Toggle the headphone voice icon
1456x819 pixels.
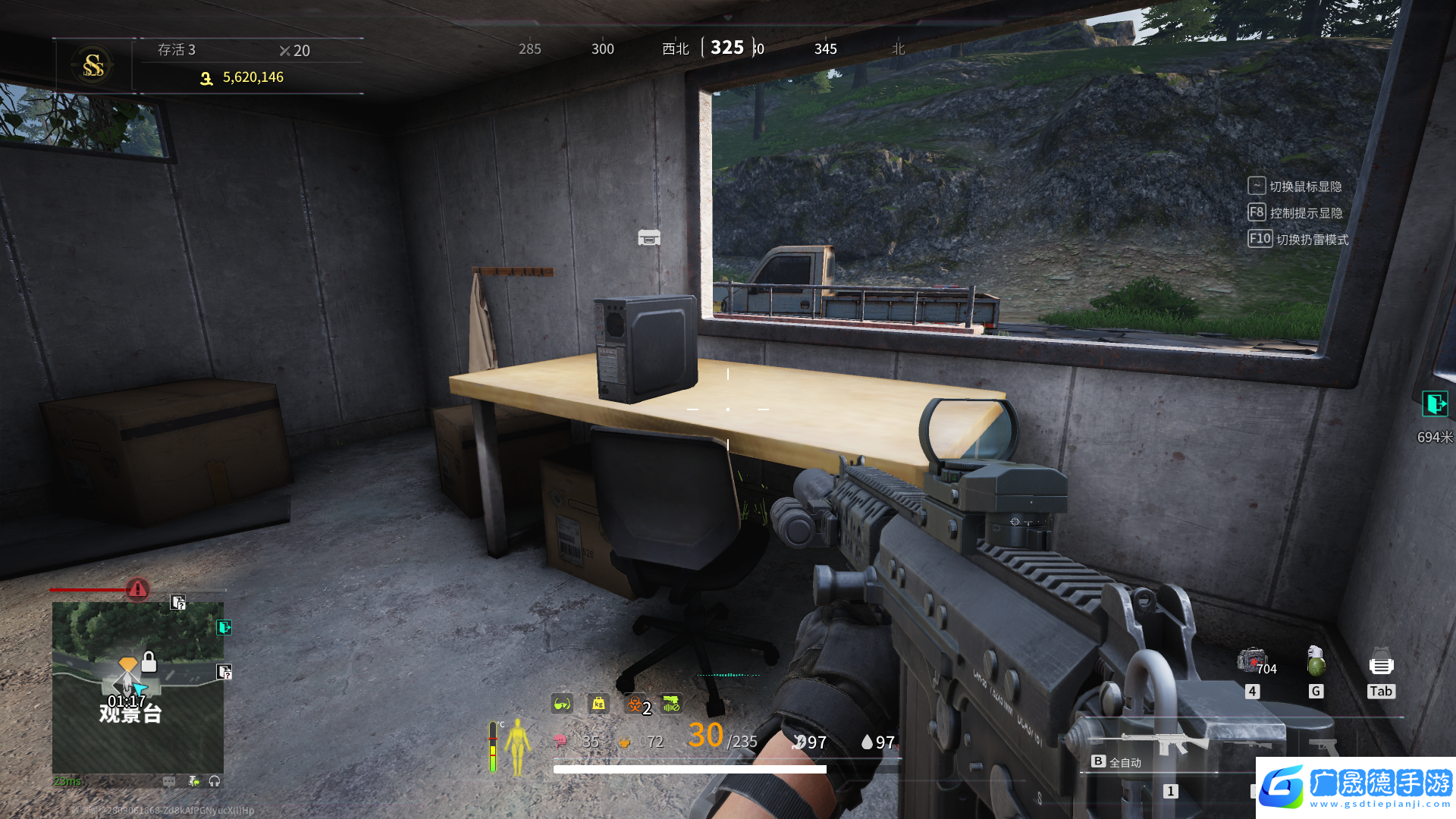coord(215,781)
